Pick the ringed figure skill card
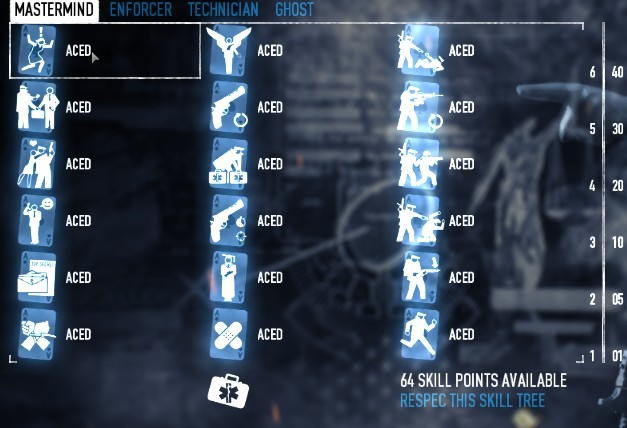Image resolution: width=627 pixels, height=428 pixels. tap(229, 278)
